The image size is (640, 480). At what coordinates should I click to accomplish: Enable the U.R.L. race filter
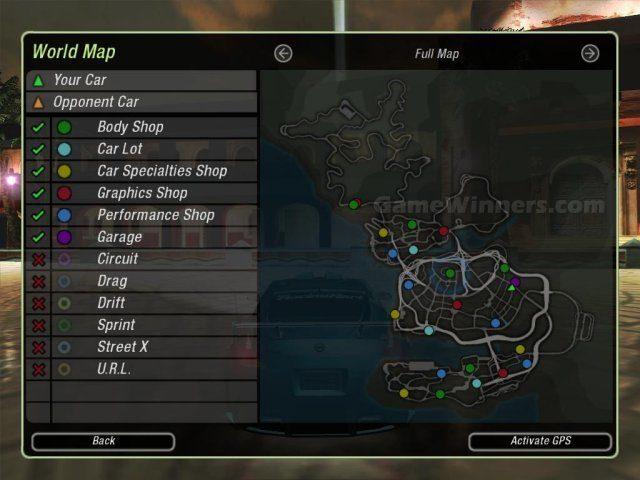click(39, 369)
